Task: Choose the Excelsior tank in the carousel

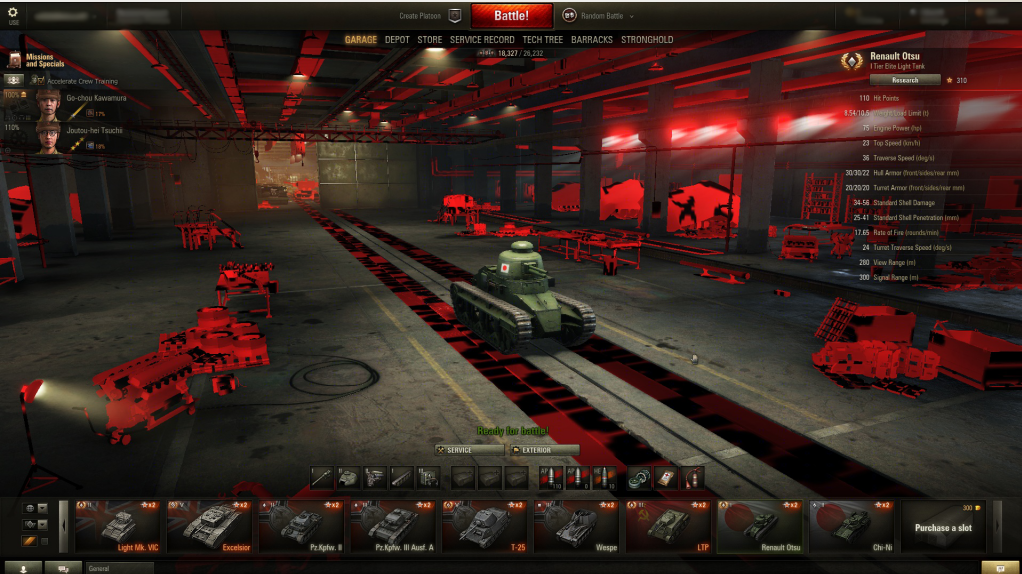Action: pos(211,526)
